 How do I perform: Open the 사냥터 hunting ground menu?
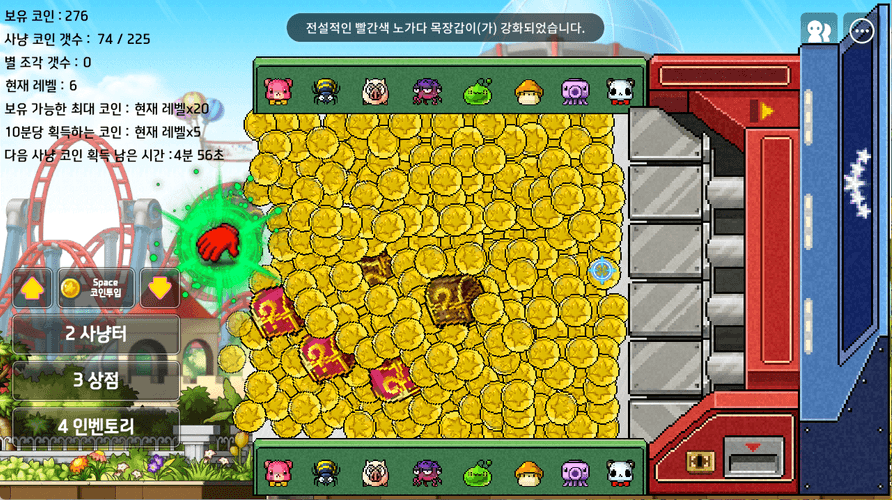(x=96, y=334)
